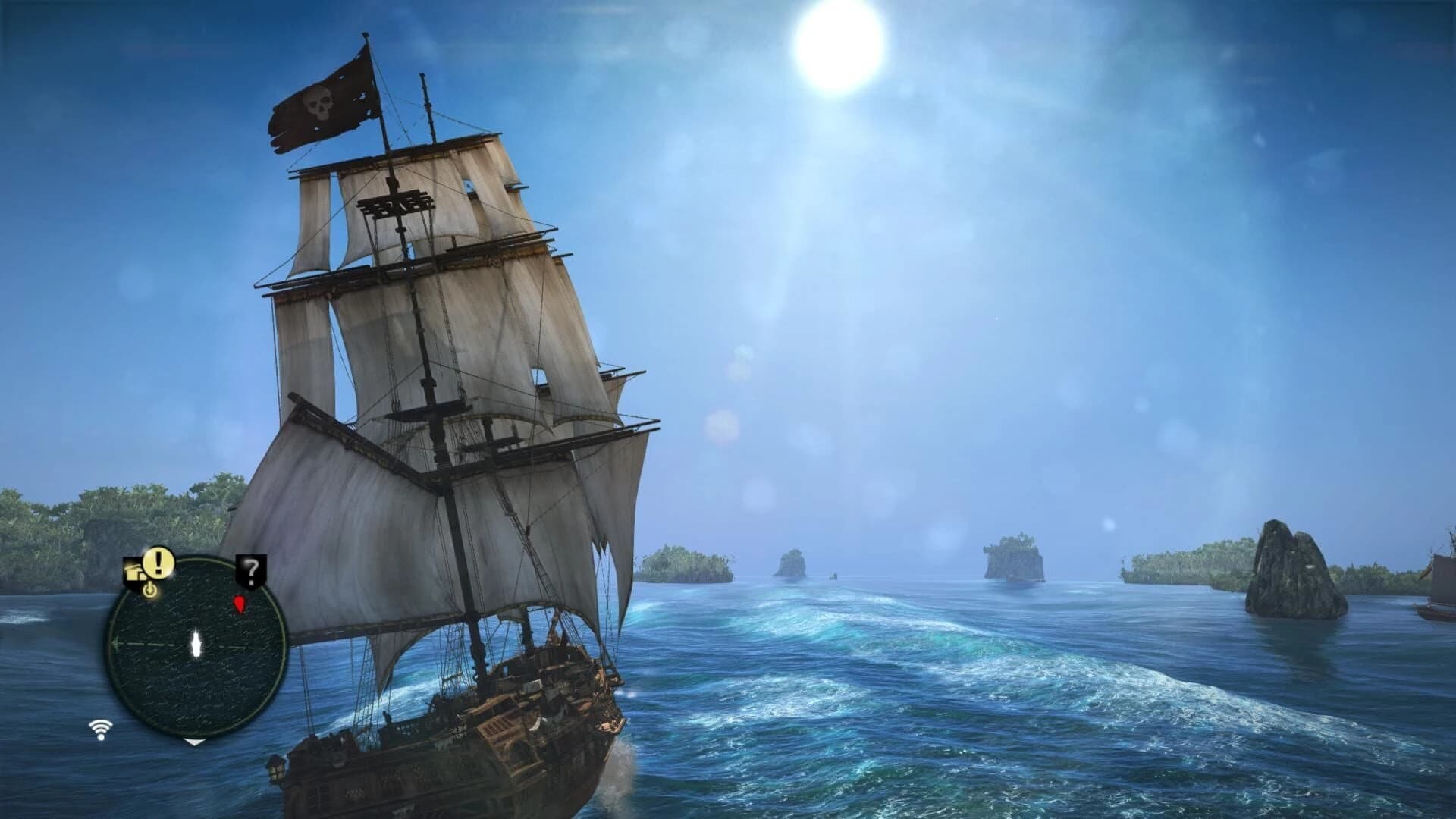The width and height of the screenshot is (1456, 819).
Task: Click the small clock icon below the objective marker
Action: click(151, 591)
